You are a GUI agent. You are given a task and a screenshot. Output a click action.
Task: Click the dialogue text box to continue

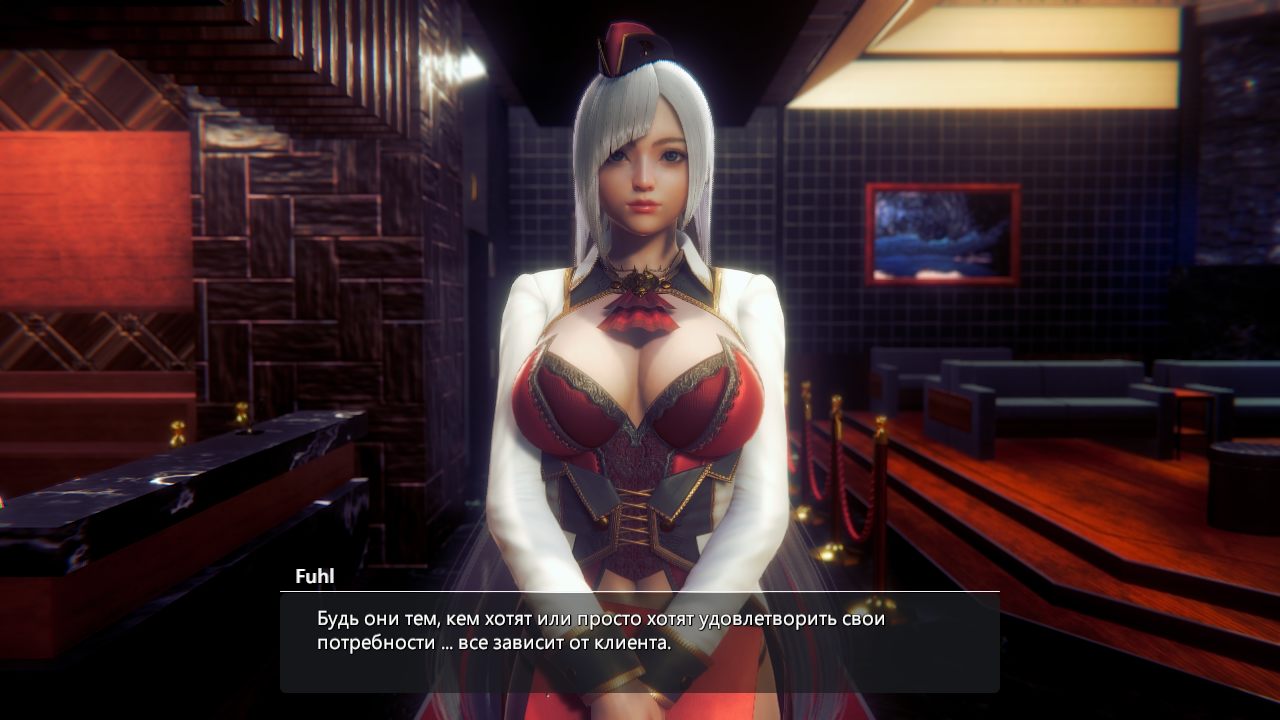639,641
